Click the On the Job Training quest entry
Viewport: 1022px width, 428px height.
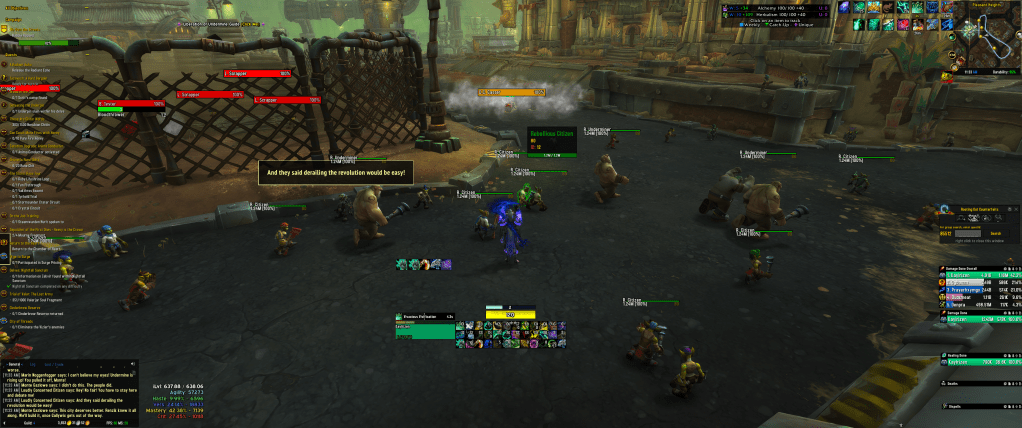[x=28, y=215]
